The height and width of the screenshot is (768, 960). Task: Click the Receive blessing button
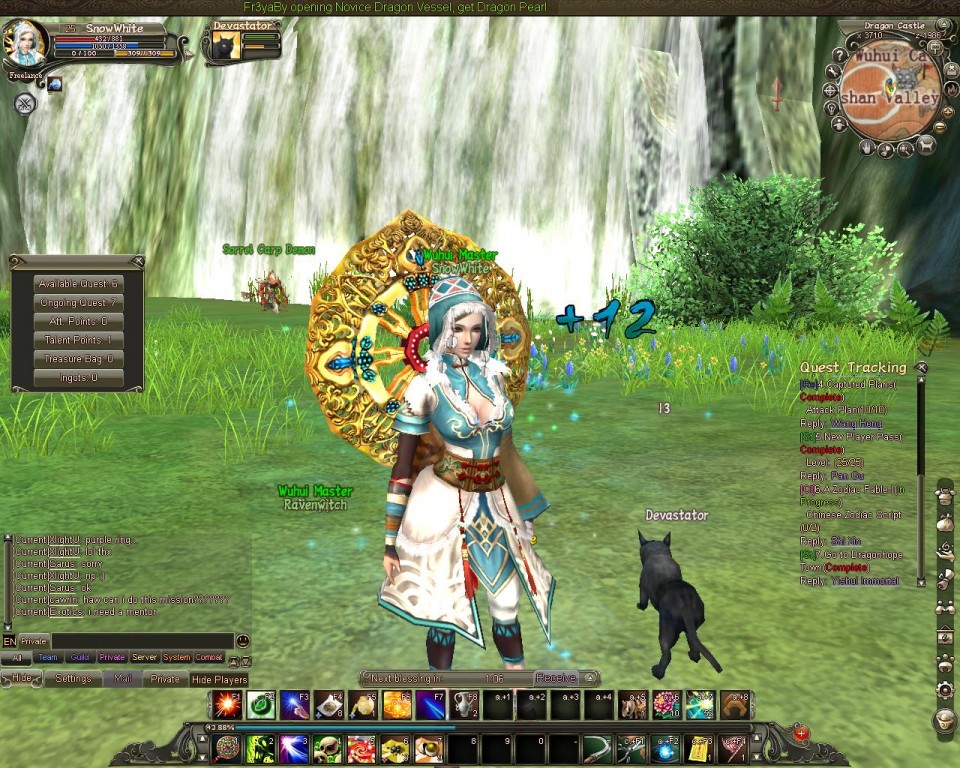point(555,678)
